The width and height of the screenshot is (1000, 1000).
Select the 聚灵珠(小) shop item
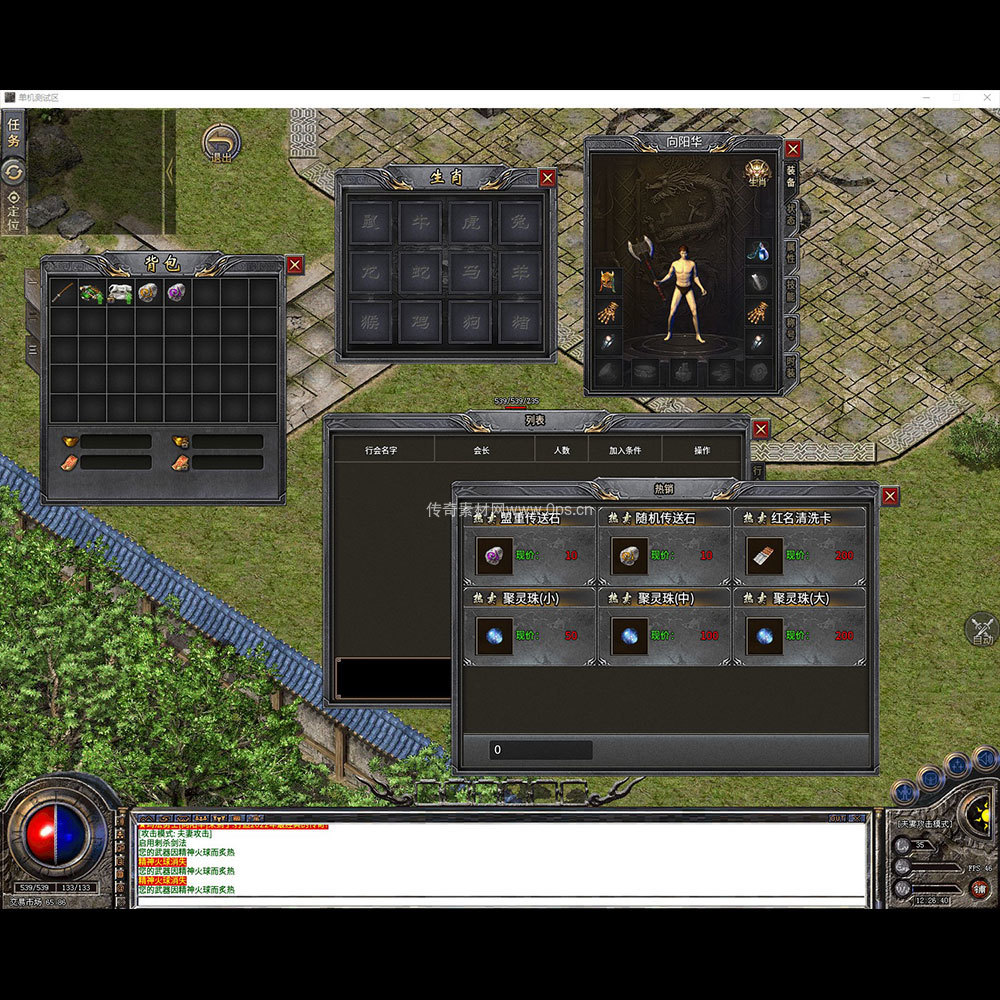click(494, 635)
